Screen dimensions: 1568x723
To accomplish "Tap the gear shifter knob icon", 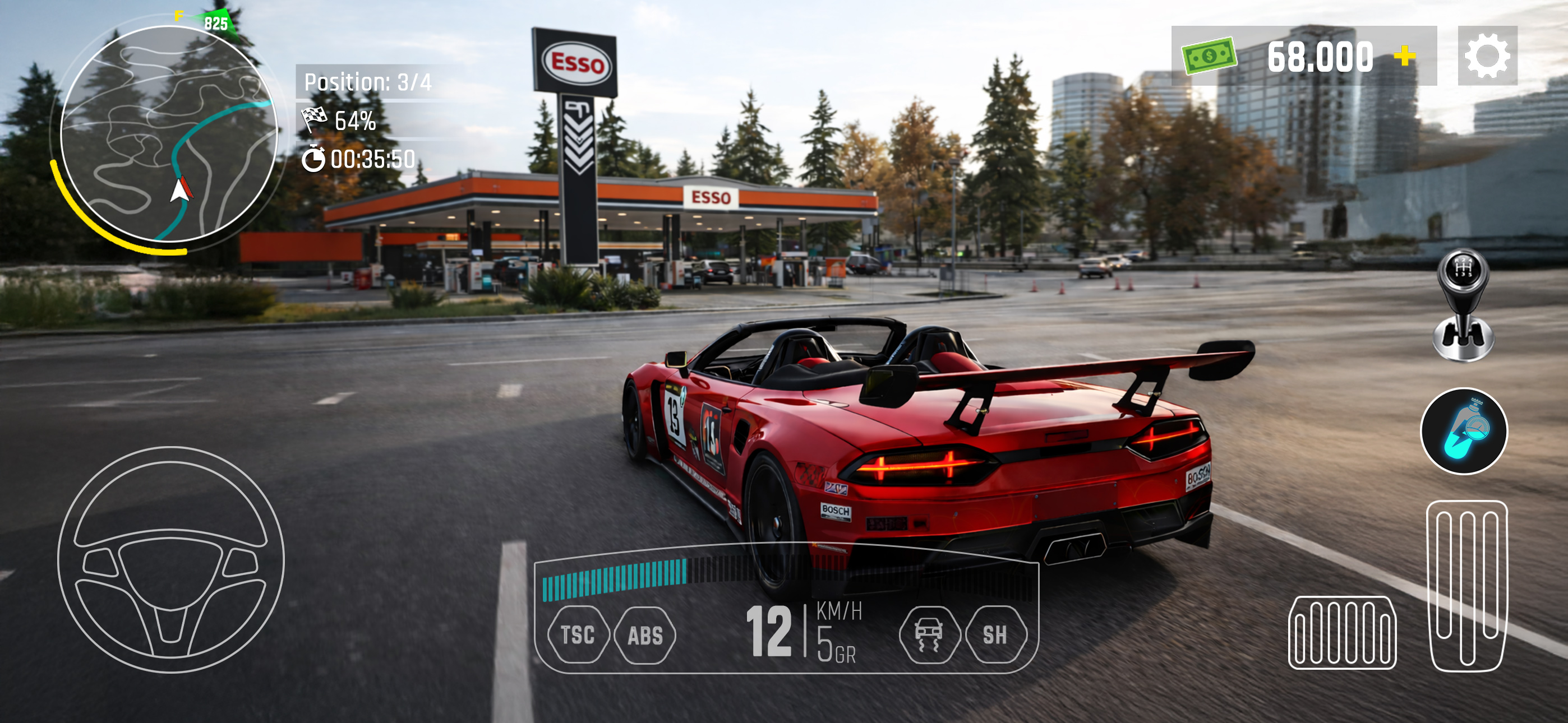I will (1463, 304).
